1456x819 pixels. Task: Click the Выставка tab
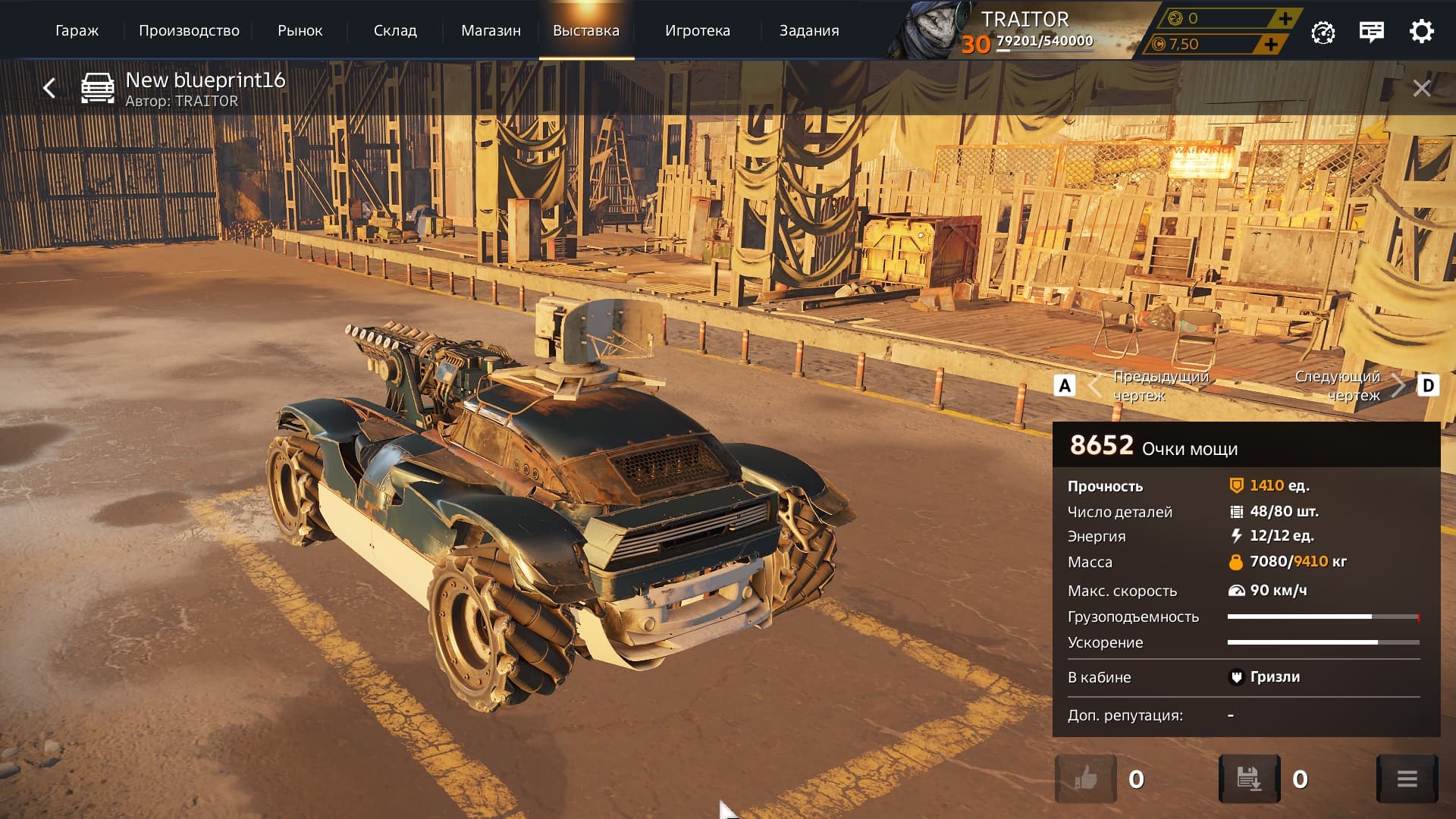click(x=586, y=31)
